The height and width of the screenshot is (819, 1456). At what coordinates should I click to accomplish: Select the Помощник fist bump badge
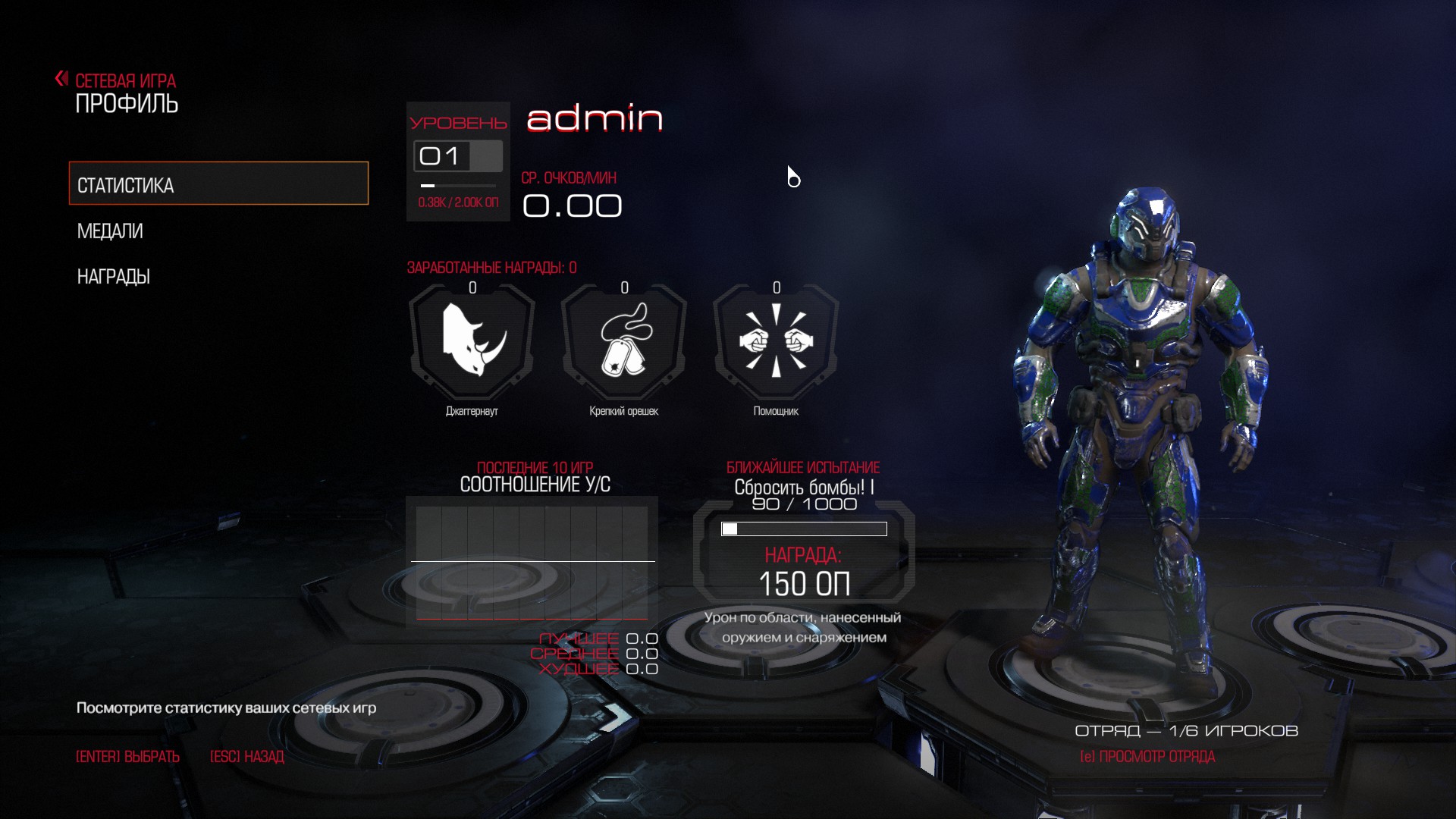776,341
